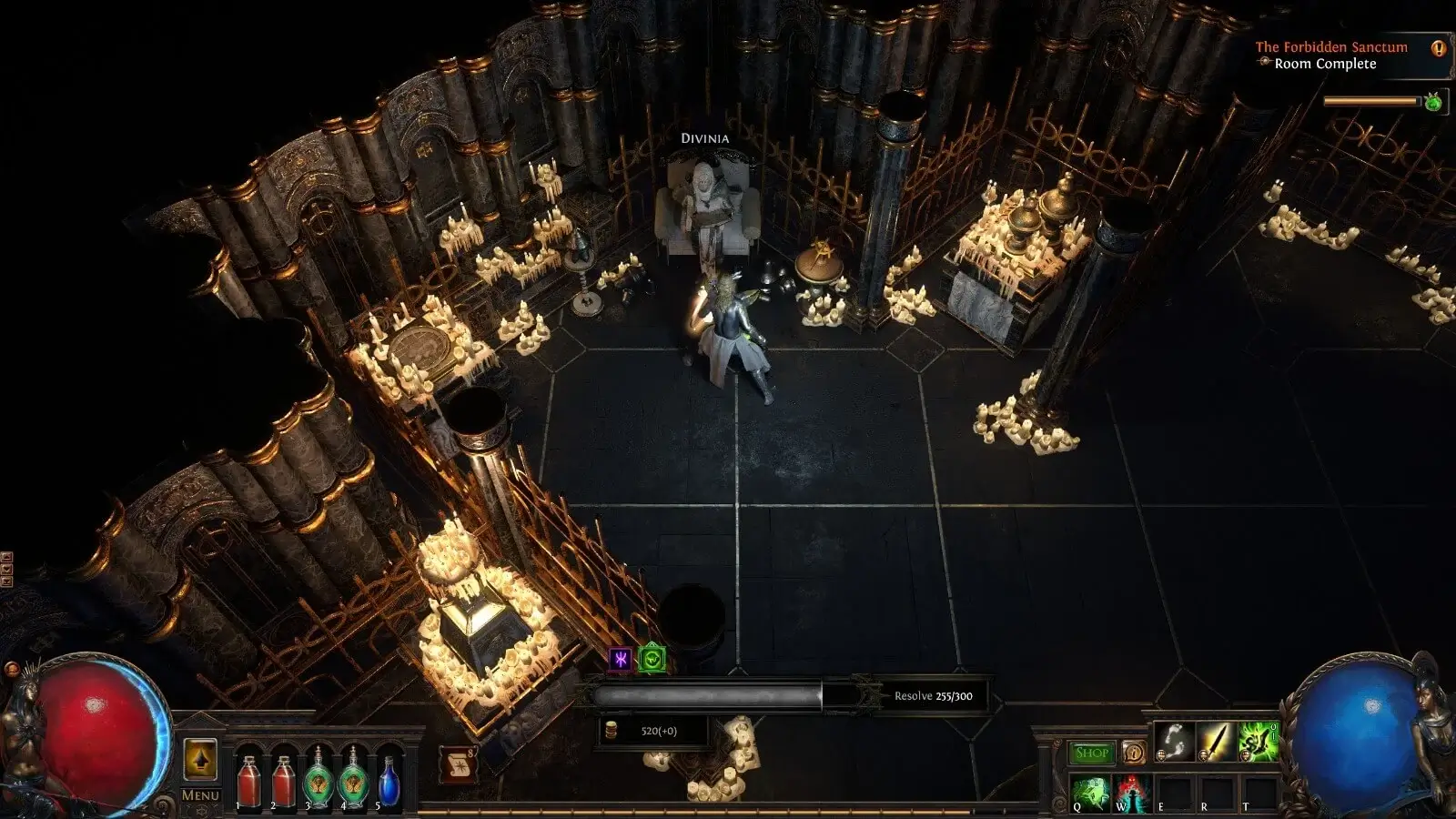Open the red scroll icon marked 8
Screen dimensions: 1456x819
(x=458, y=764)
